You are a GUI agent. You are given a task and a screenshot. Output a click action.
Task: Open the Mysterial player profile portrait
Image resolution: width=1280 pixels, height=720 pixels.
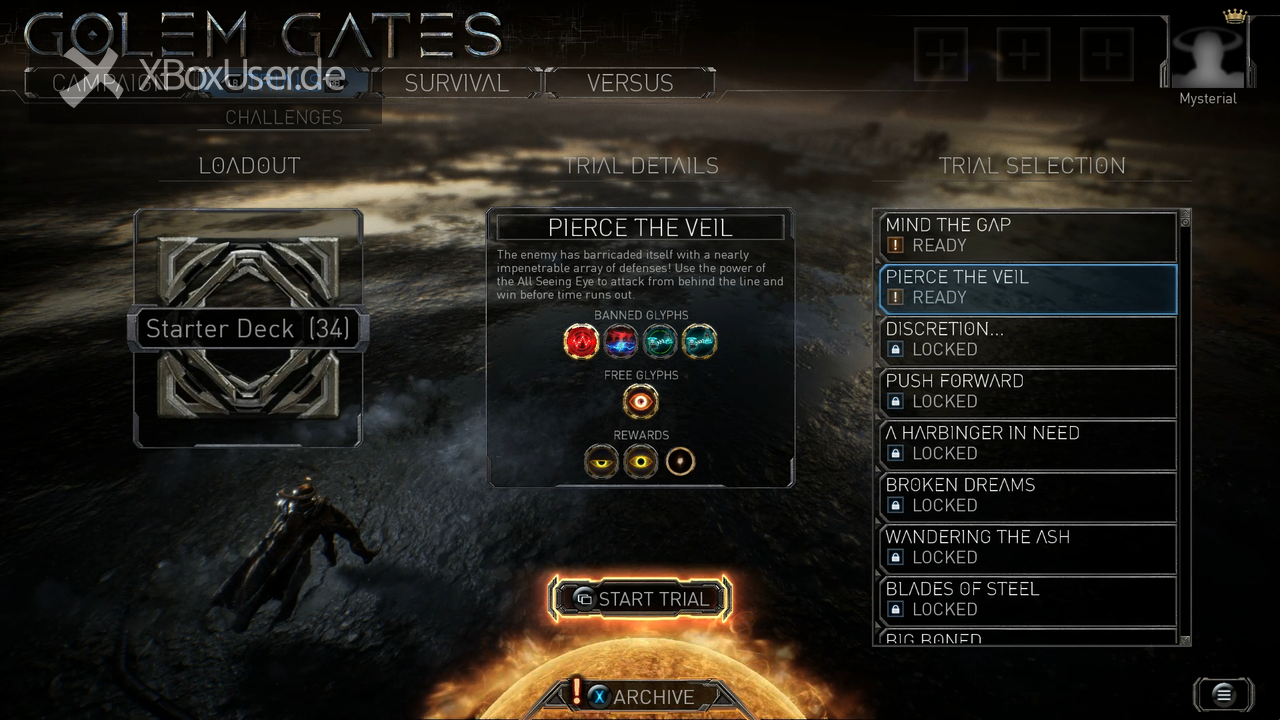[x=1207, y=60]
